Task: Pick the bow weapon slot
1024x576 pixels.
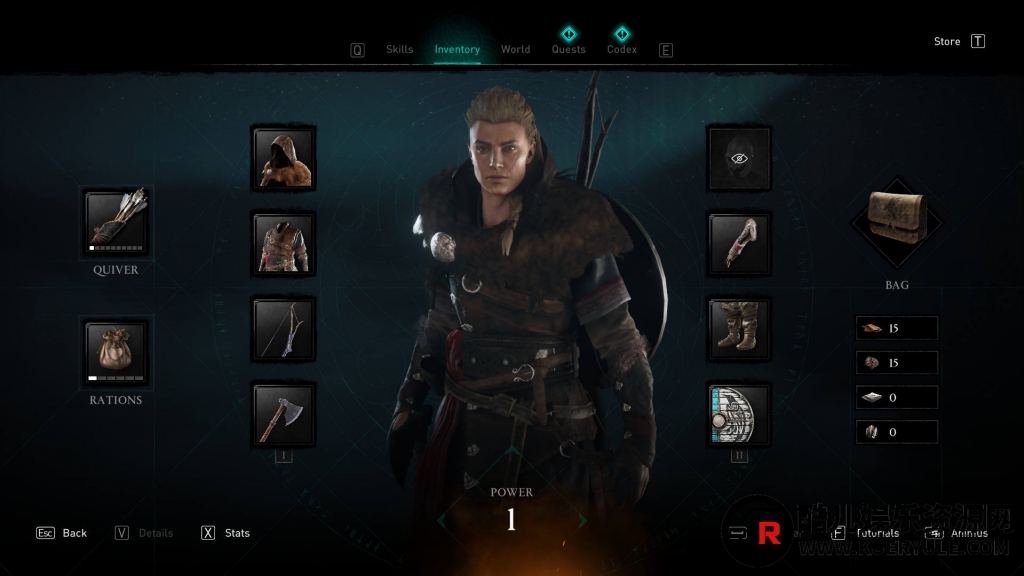Action: coord(284,328)
